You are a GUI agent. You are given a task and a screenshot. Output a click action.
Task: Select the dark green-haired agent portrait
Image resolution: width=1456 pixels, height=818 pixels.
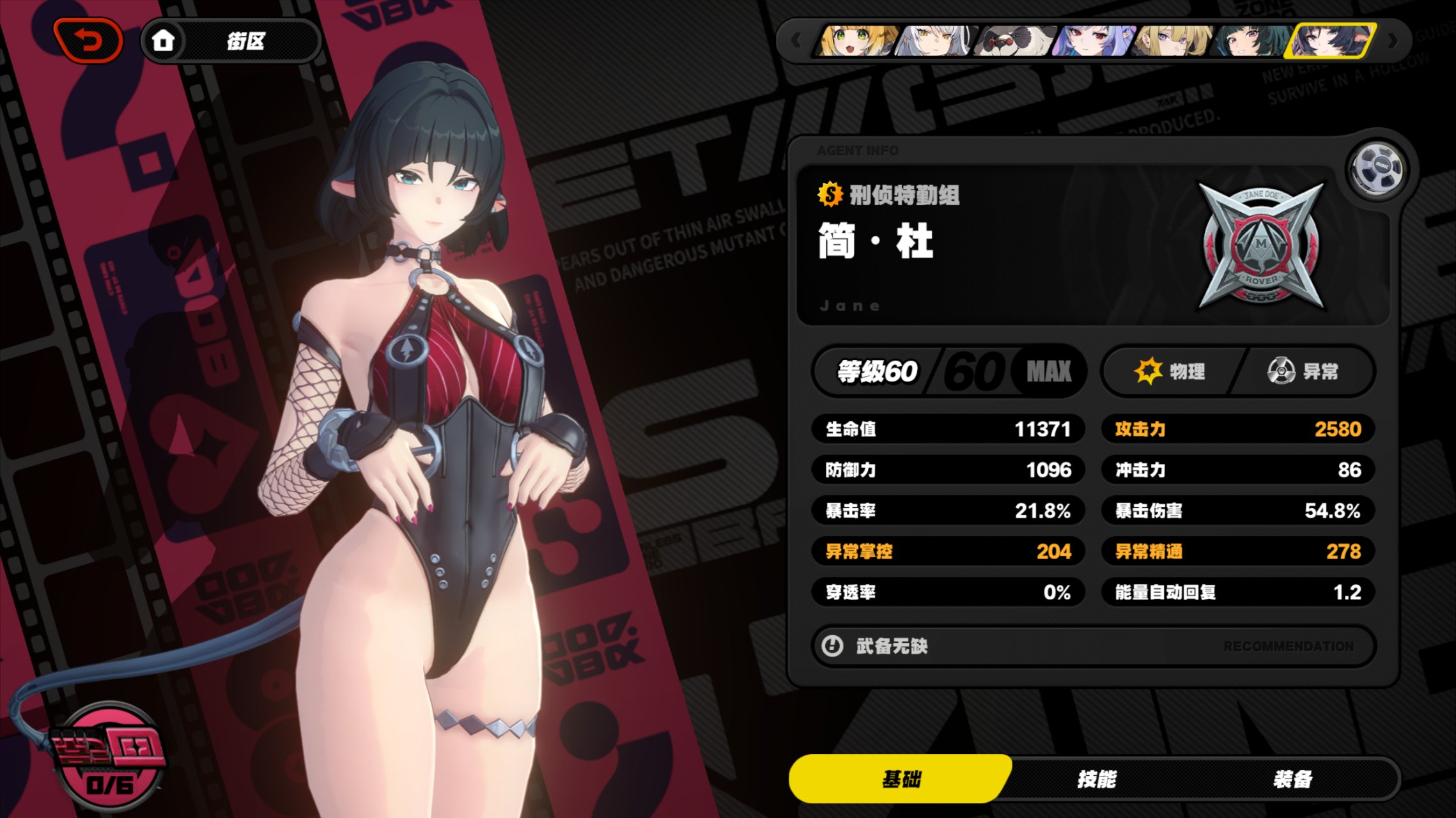pyautogui.click(x=1253, y=41)
